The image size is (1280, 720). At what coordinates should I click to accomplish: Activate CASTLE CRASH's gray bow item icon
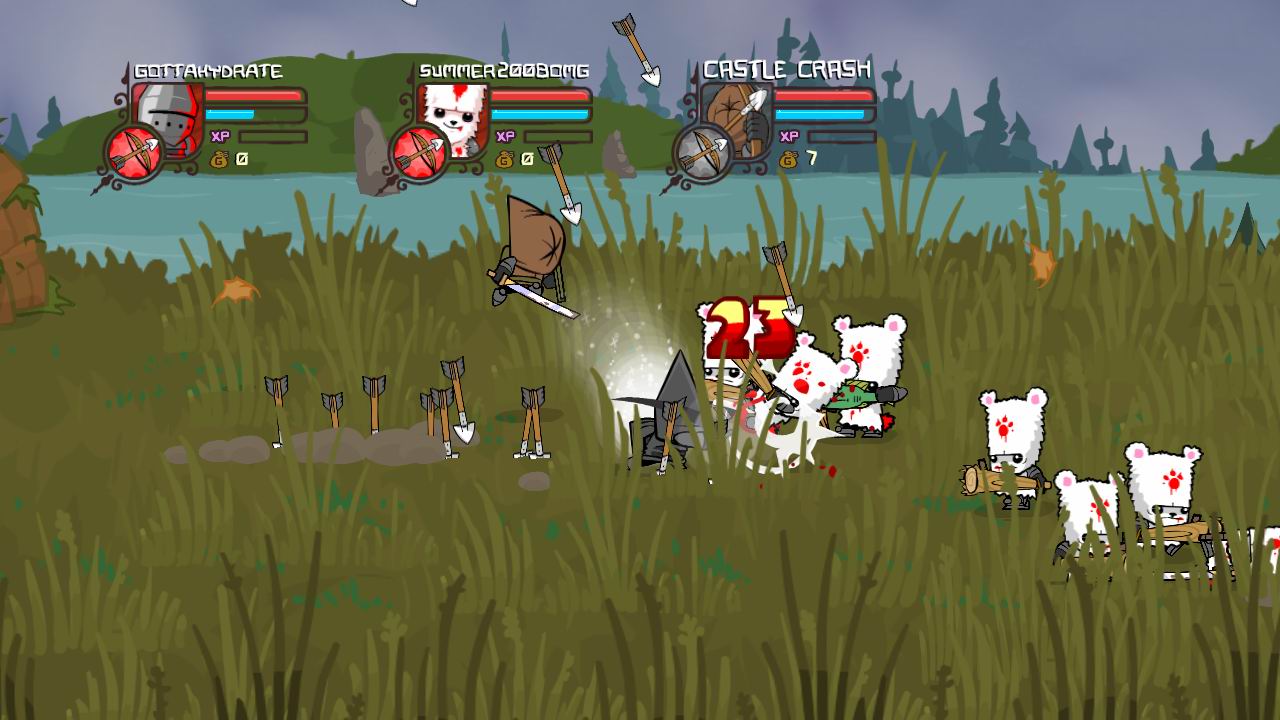(x=702, y=153)
